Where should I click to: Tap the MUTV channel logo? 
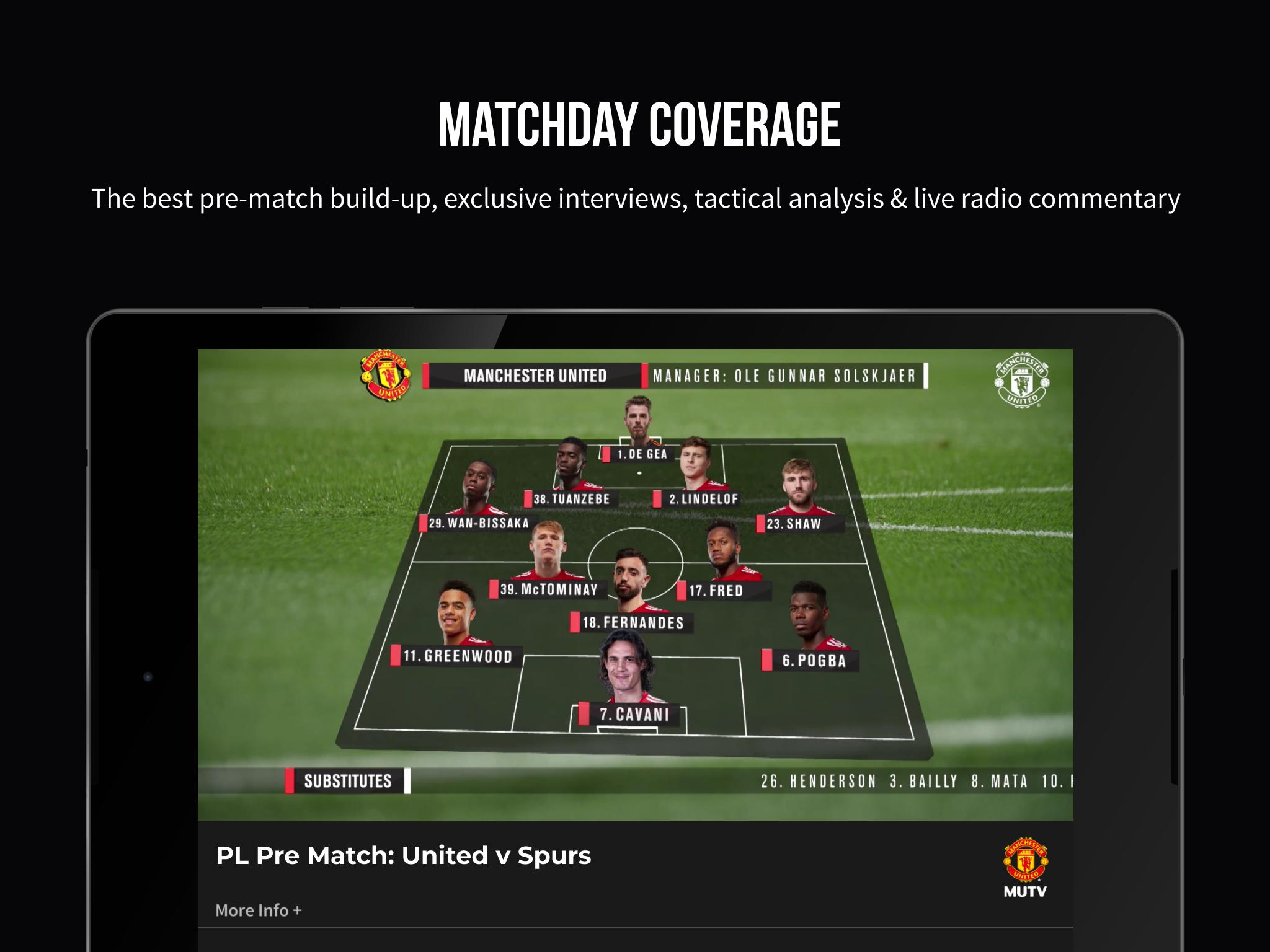[x=1025, y=868]
